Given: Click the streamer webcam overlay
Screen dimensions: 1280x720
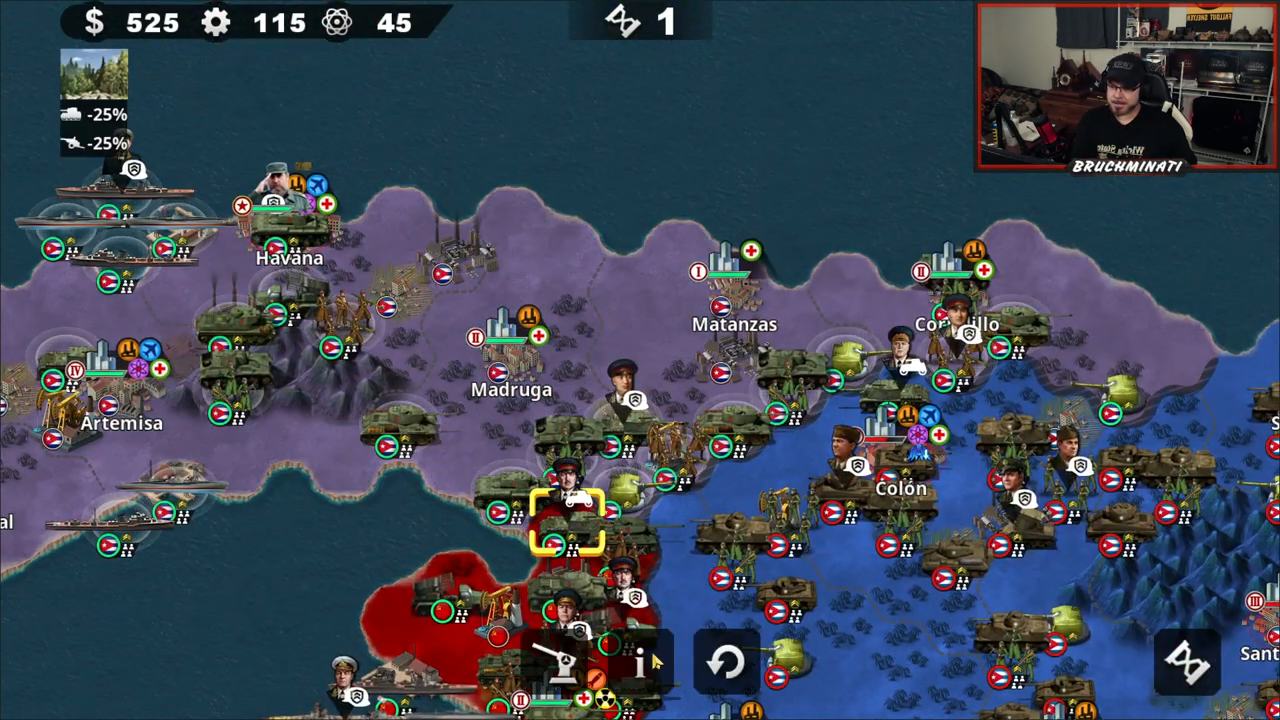Looking at the screenshot, I should [1127, 88].
